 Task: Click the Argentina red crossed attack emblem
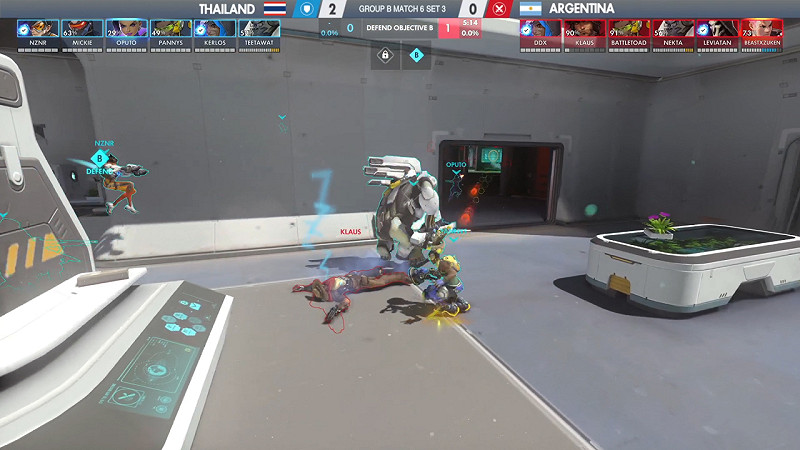click(x=498, y=9)
